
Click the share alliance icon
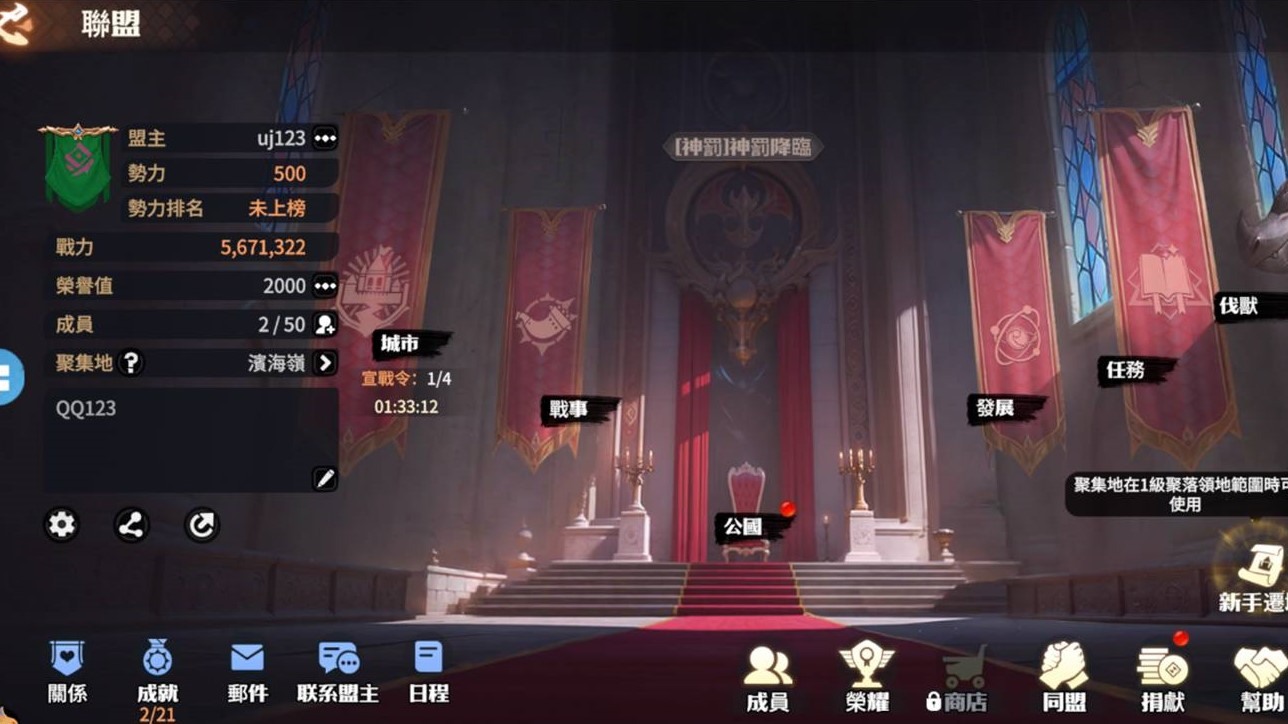pyautogui.click(x=131, y=525)
